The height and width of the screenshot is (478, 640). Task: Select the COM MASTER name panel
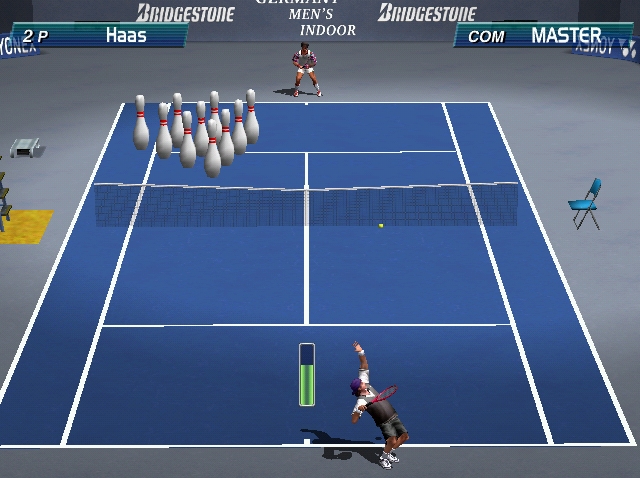541,36
